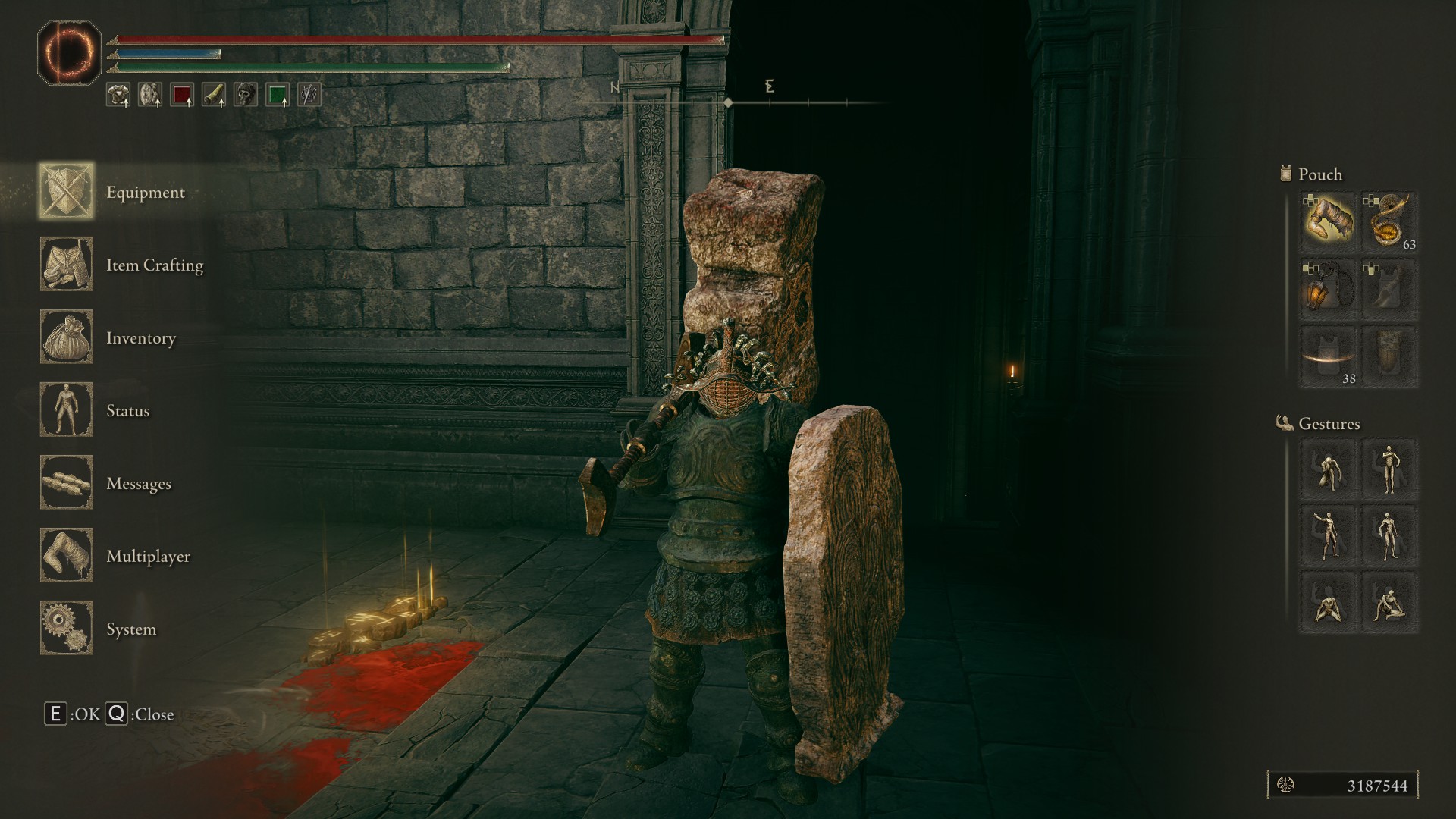Screen dimensions: 1456x819
Task: Select the glowing arm pouch item
Action: coord(1329,221)
